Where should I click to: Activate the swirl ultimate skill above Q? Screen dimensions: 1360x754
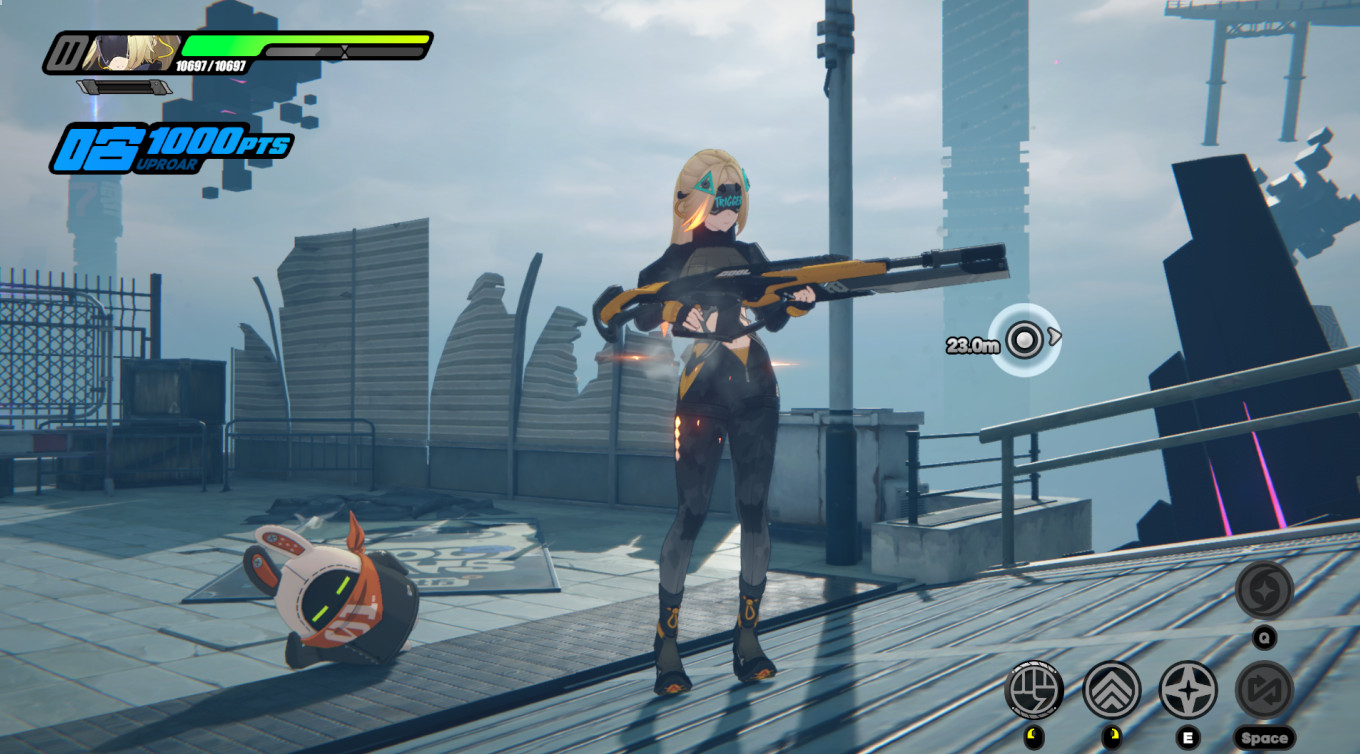pos(1263,590)
